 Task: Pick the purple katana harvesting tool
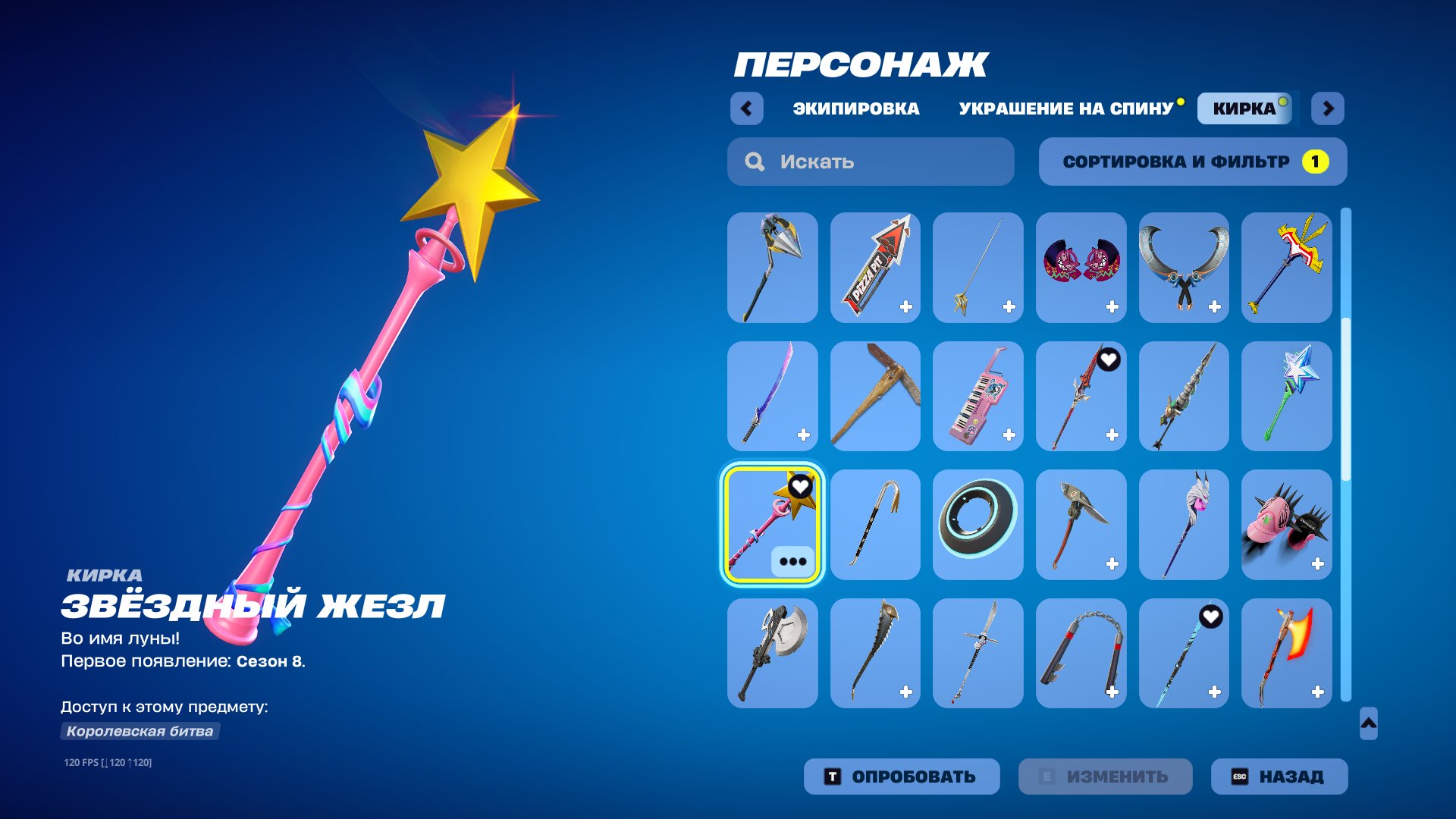772,394
